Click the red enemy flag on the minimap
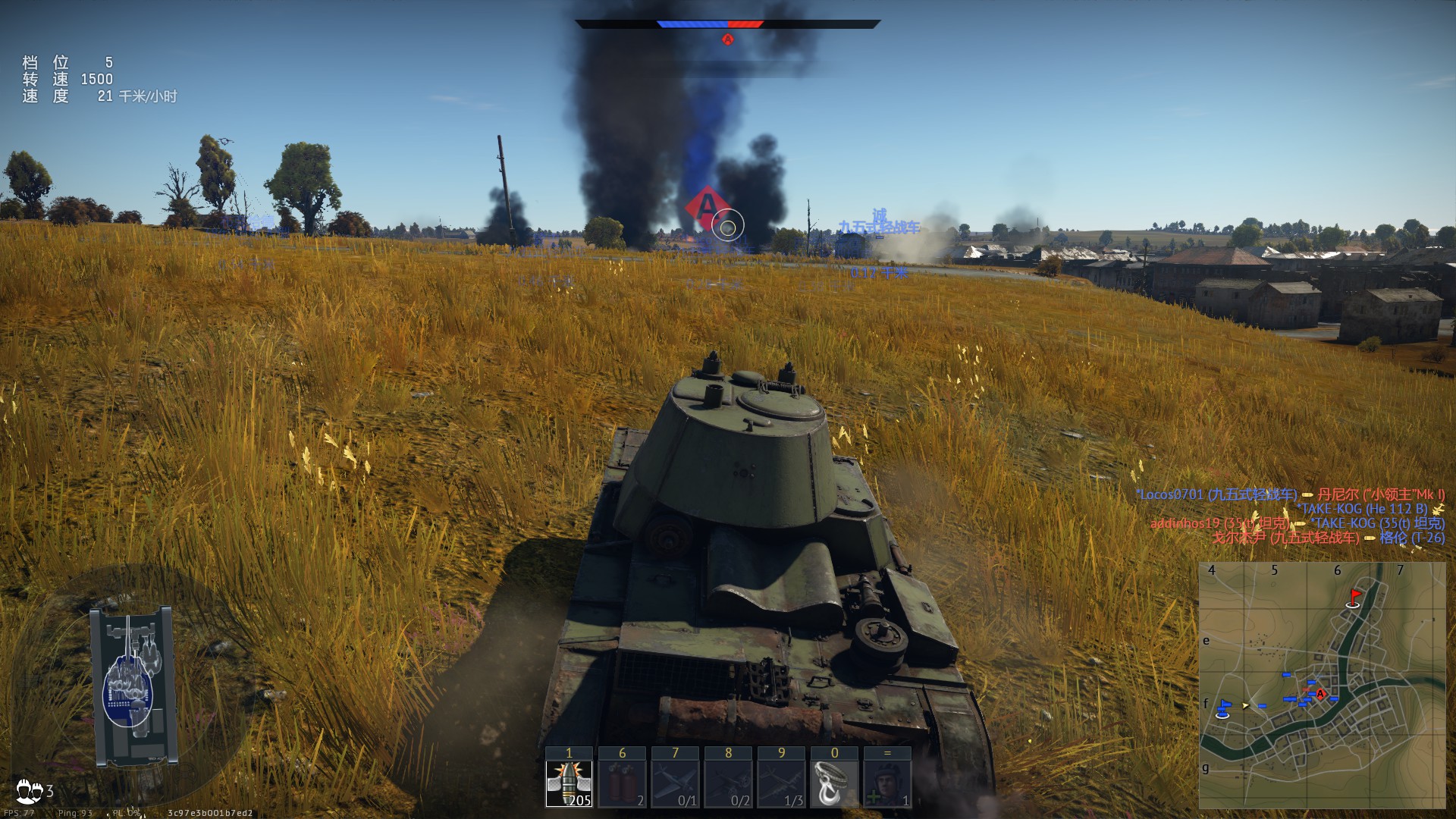Image resolution: width=1456 pixels, height=819 pixels. [x=1354, y=598]
